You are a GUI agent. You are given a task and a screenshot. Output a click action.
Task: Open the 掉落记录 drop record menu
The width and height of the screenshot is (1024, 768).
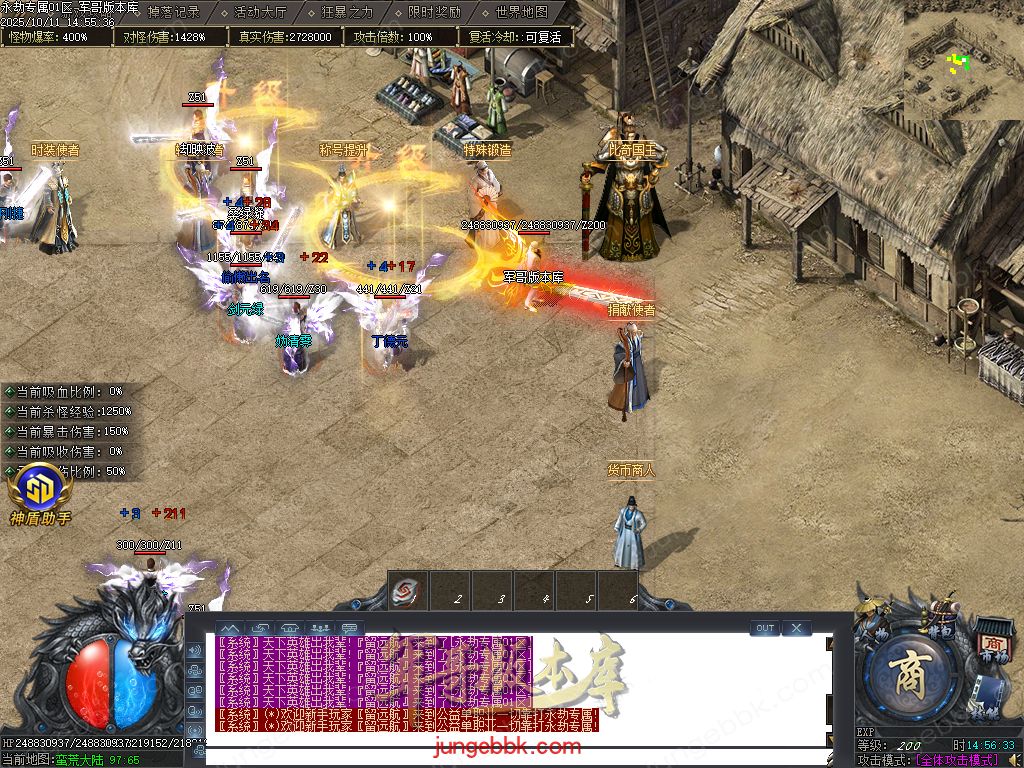point(173,13)
